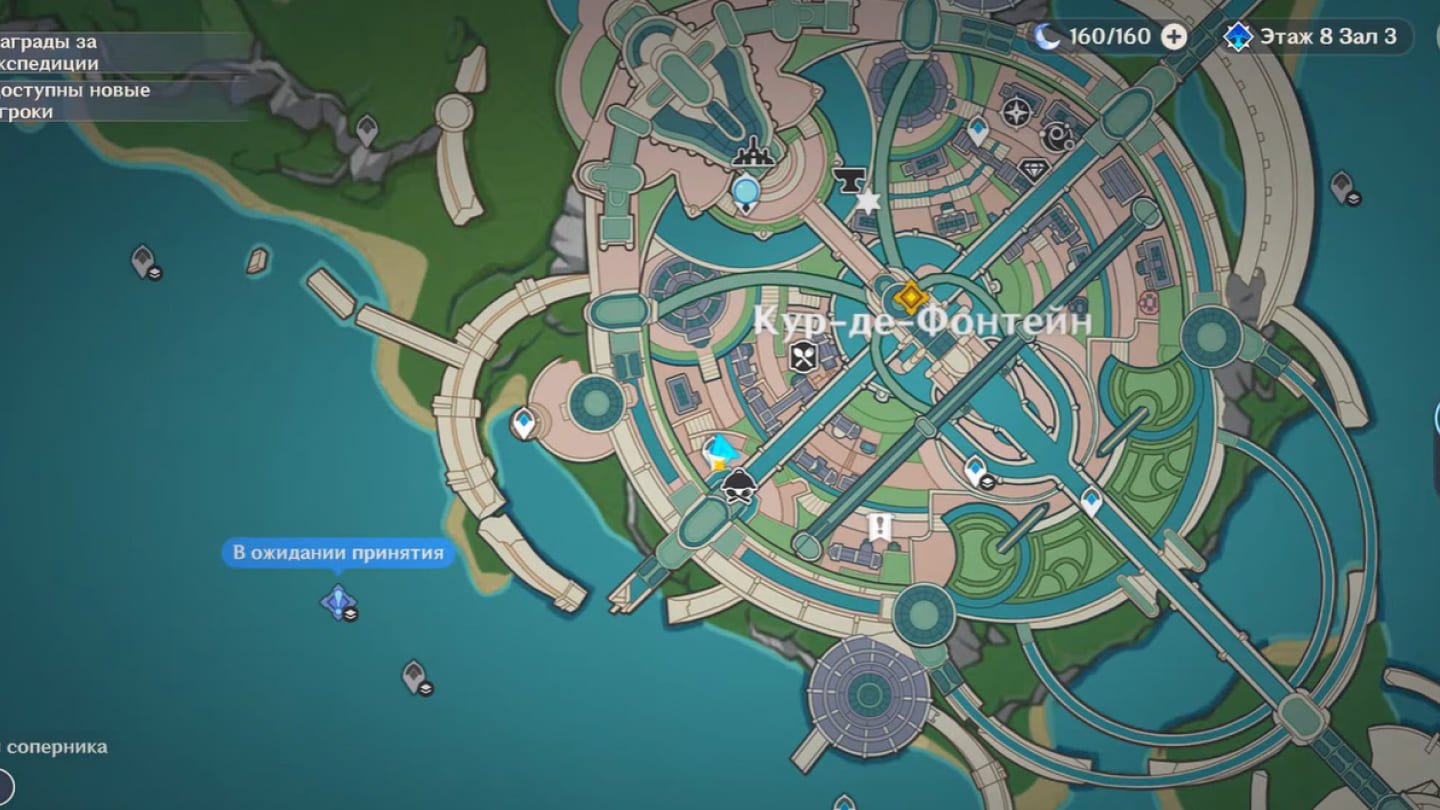Image resolution: width=1440 pixels, height=810 pixels.
Task: Select the hat and mustache NPC marker
Action: (x=738, y=485)
